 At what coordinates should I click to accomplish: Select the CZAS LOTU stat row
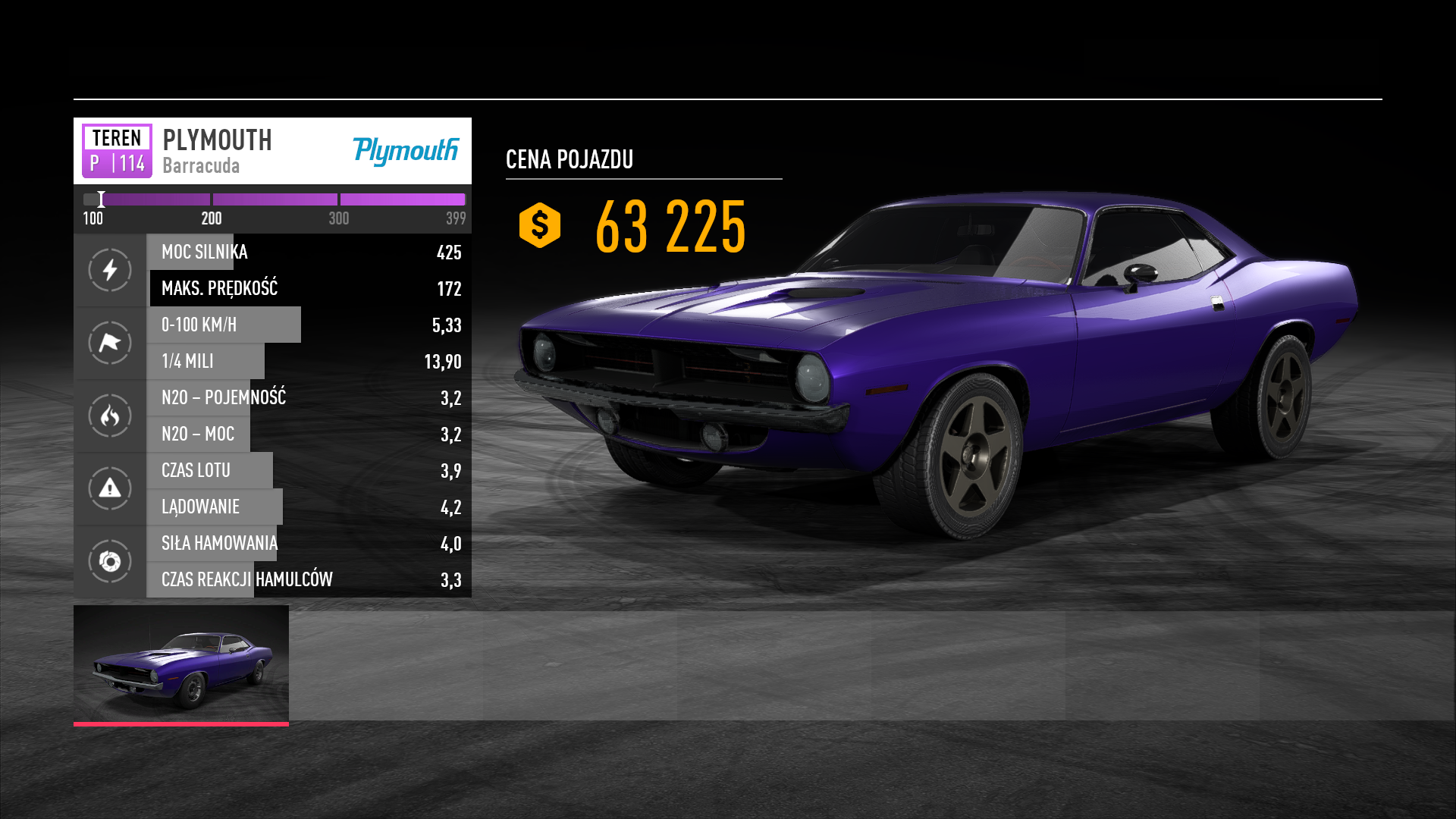(x=309, y=471)
